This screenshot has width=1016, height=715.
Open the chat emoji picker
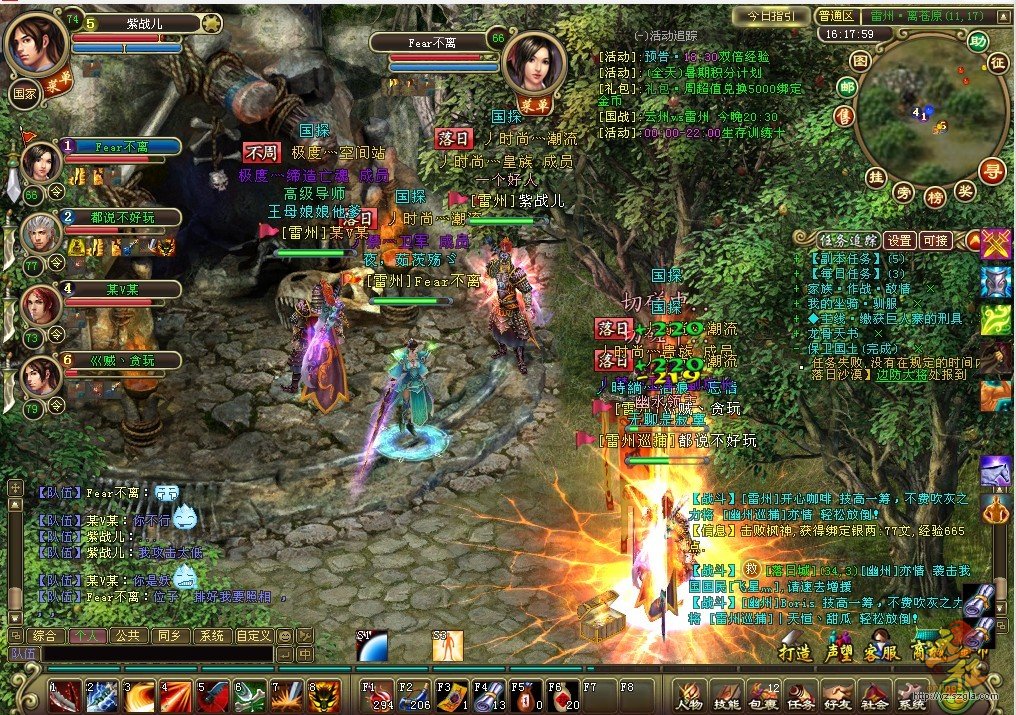point(285,635)
